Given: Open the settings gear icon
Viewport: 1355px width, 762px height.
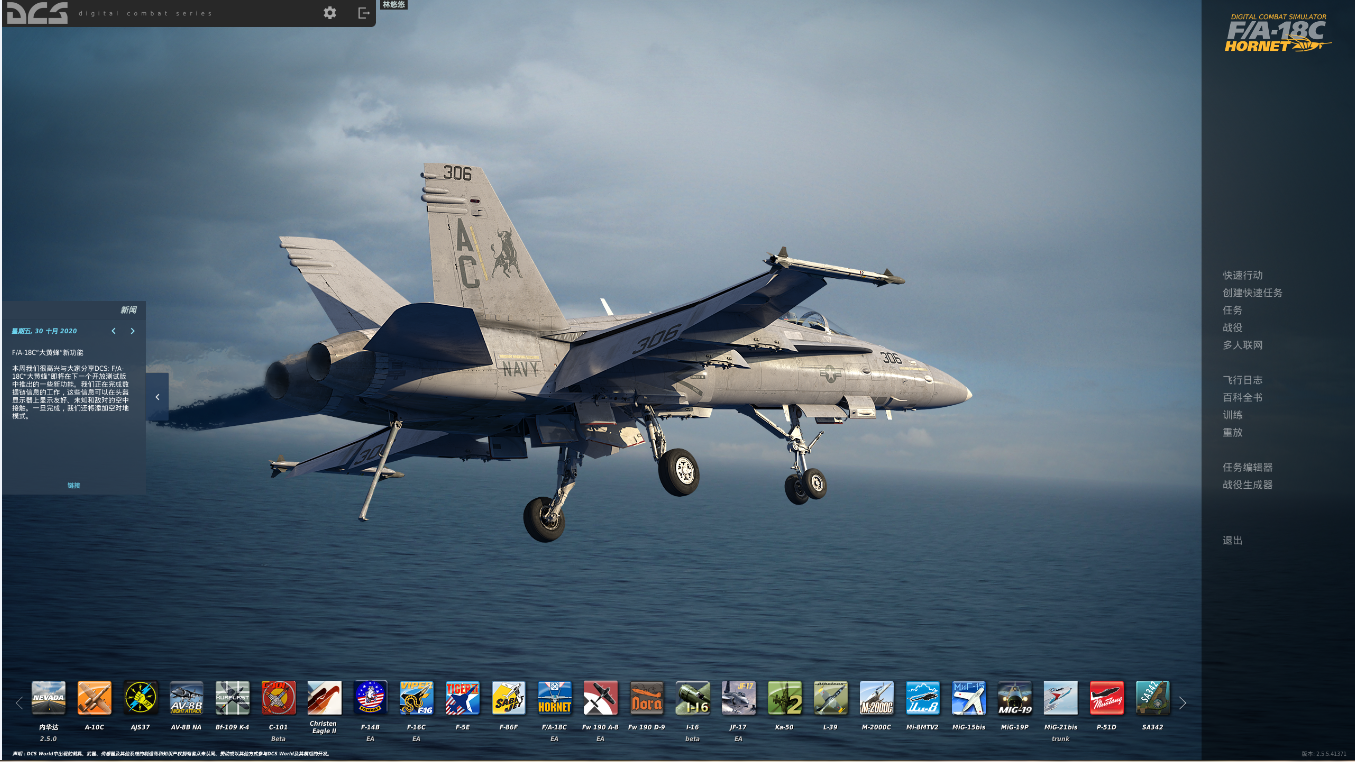Looking at the screenshot, I should pos(330,14).
